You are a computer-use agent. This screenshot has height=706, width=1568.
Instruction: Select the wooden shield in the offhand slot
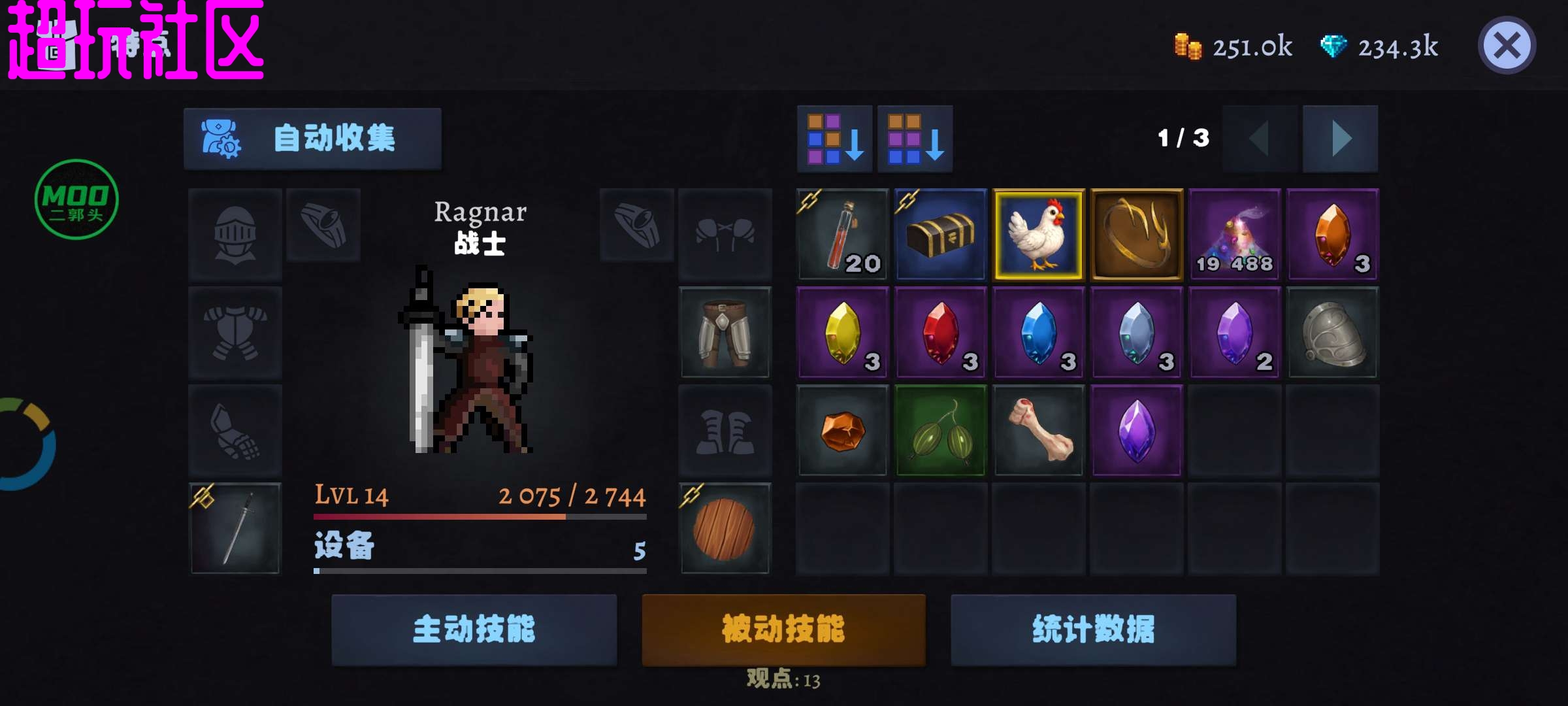pos(725,528)
